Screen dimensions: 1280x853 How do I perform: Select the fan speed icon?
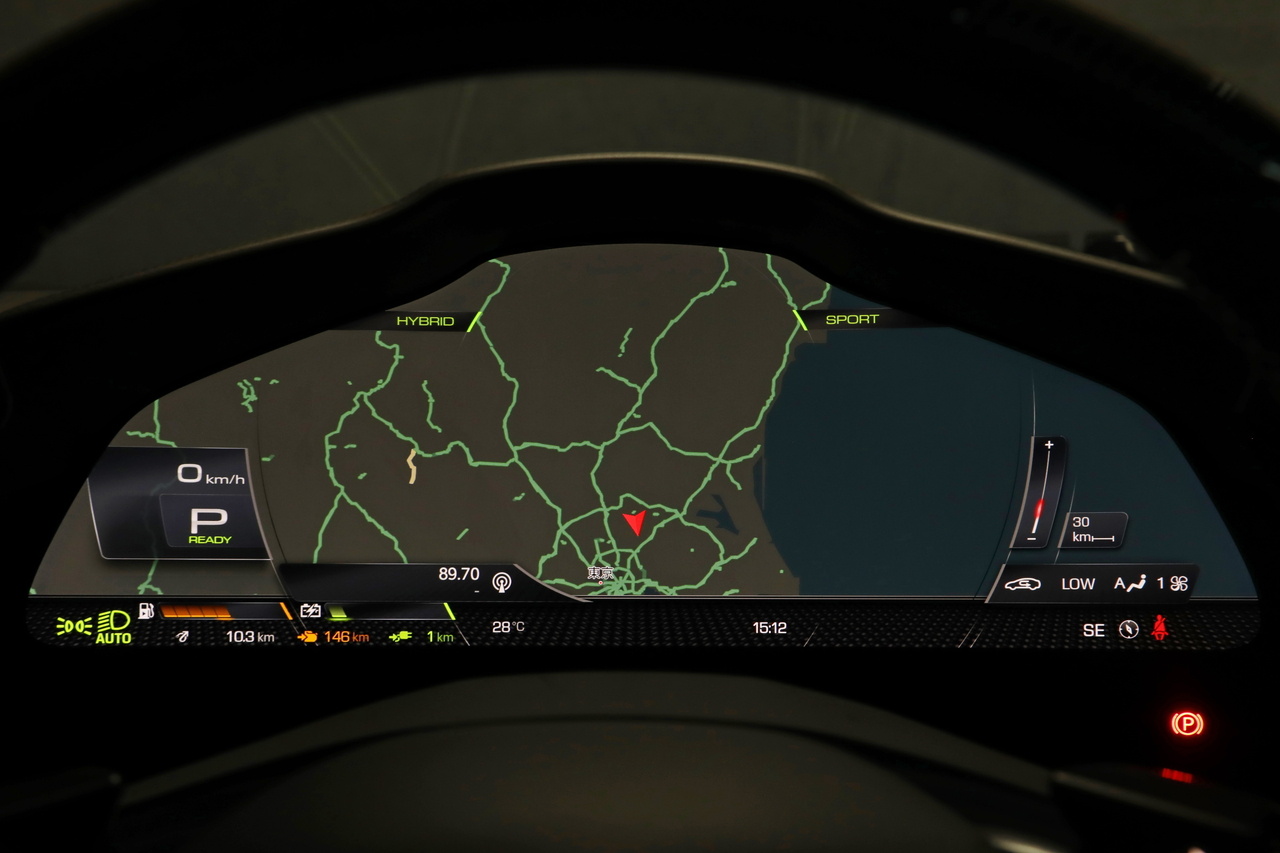click(x=1179, y=584)
